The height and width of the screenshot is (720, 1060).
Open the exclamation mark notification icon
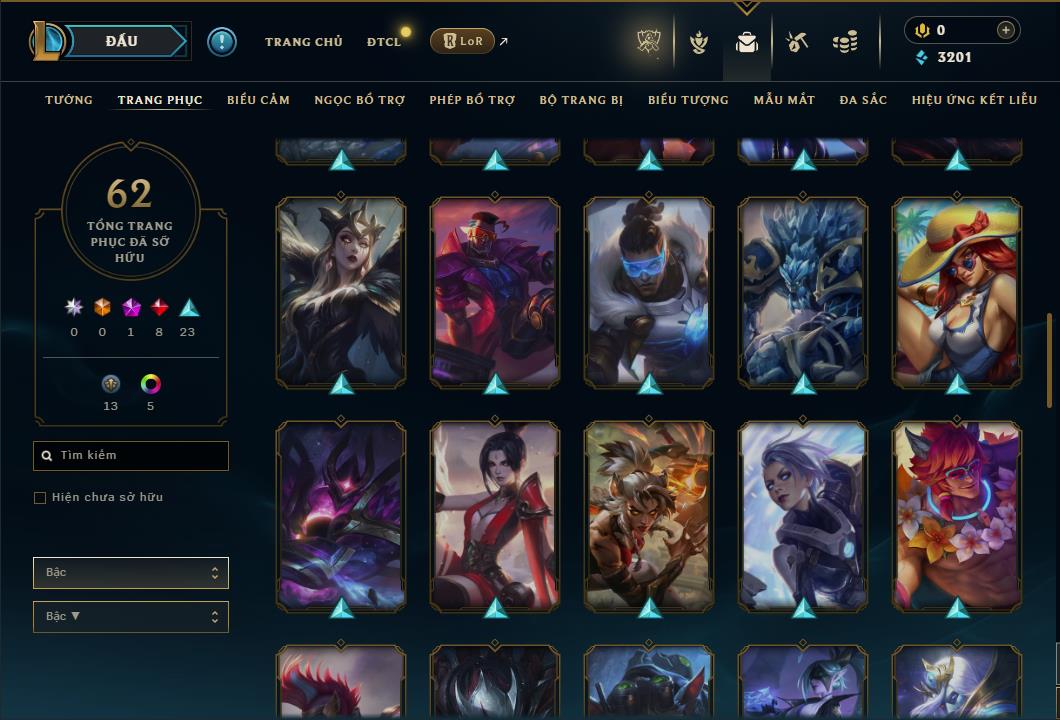pos(221,42)
